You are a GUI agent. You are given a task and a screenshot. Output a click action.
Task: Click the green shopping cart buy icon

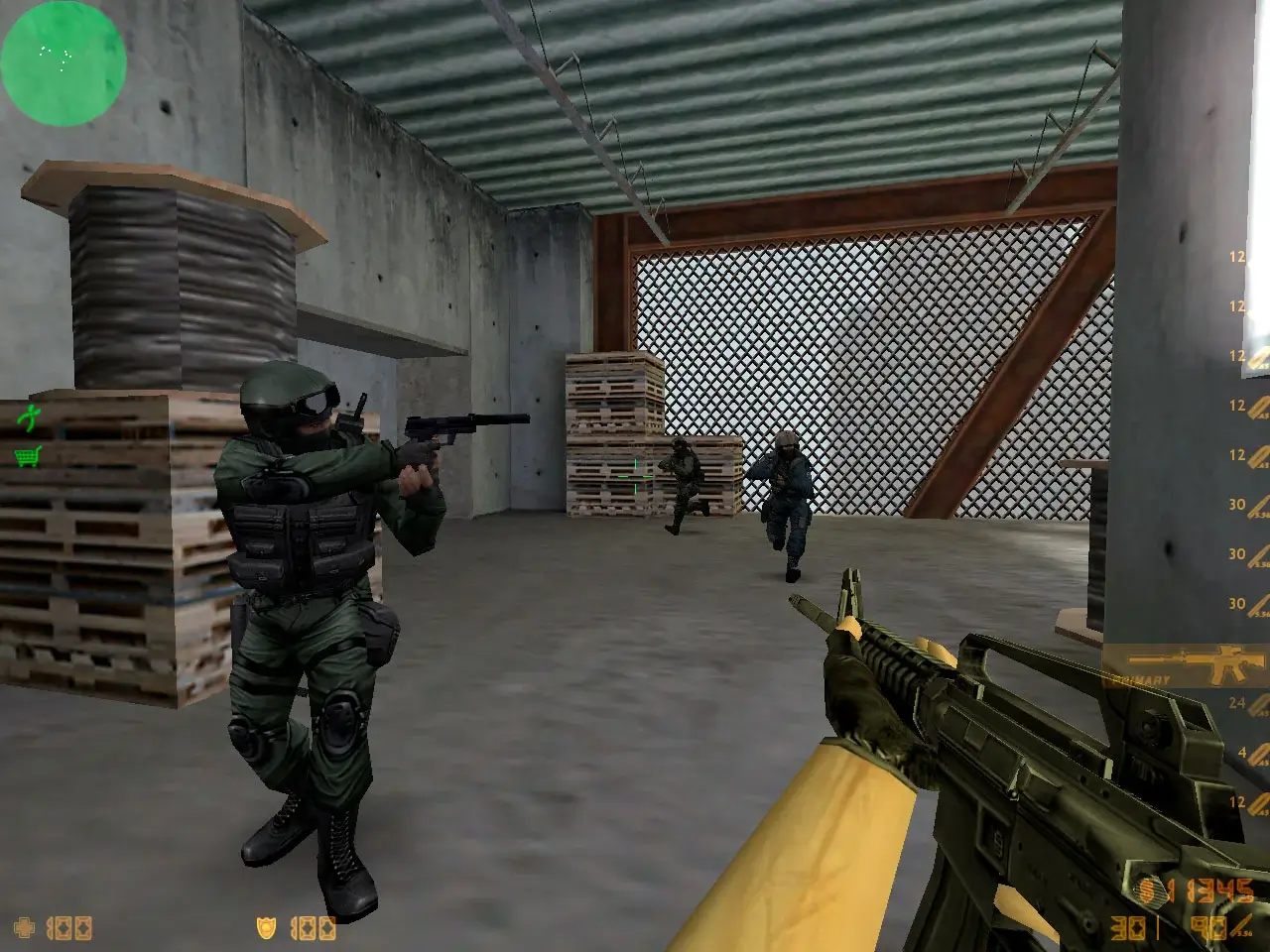pos(27,457)
